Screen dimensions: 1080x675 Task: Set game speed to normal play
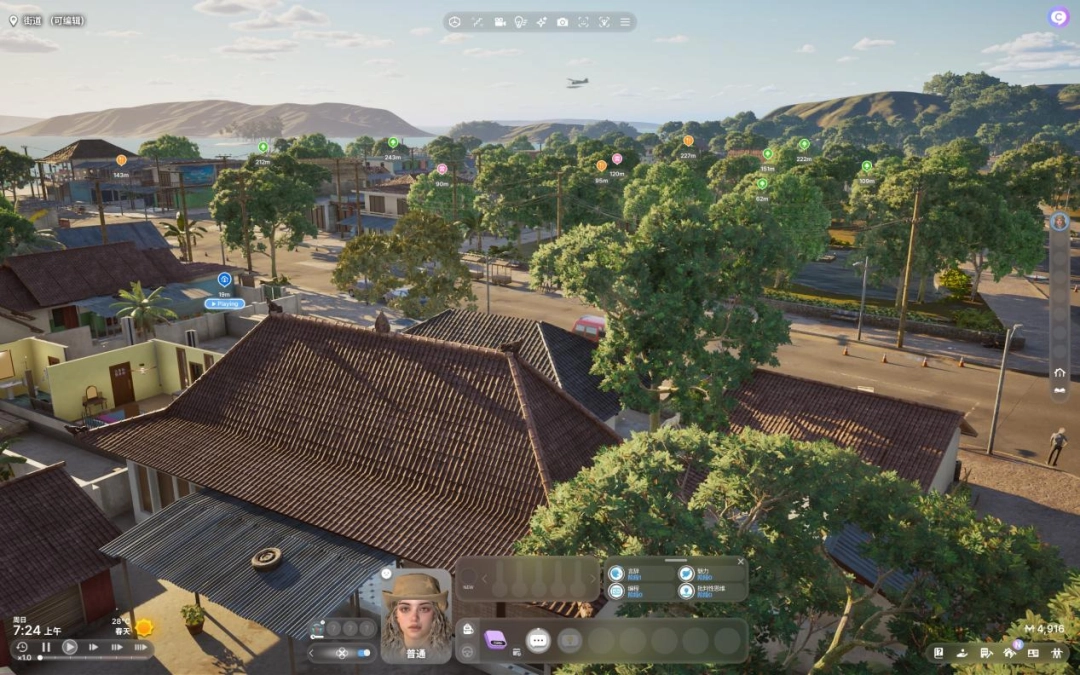click(70, 647)
